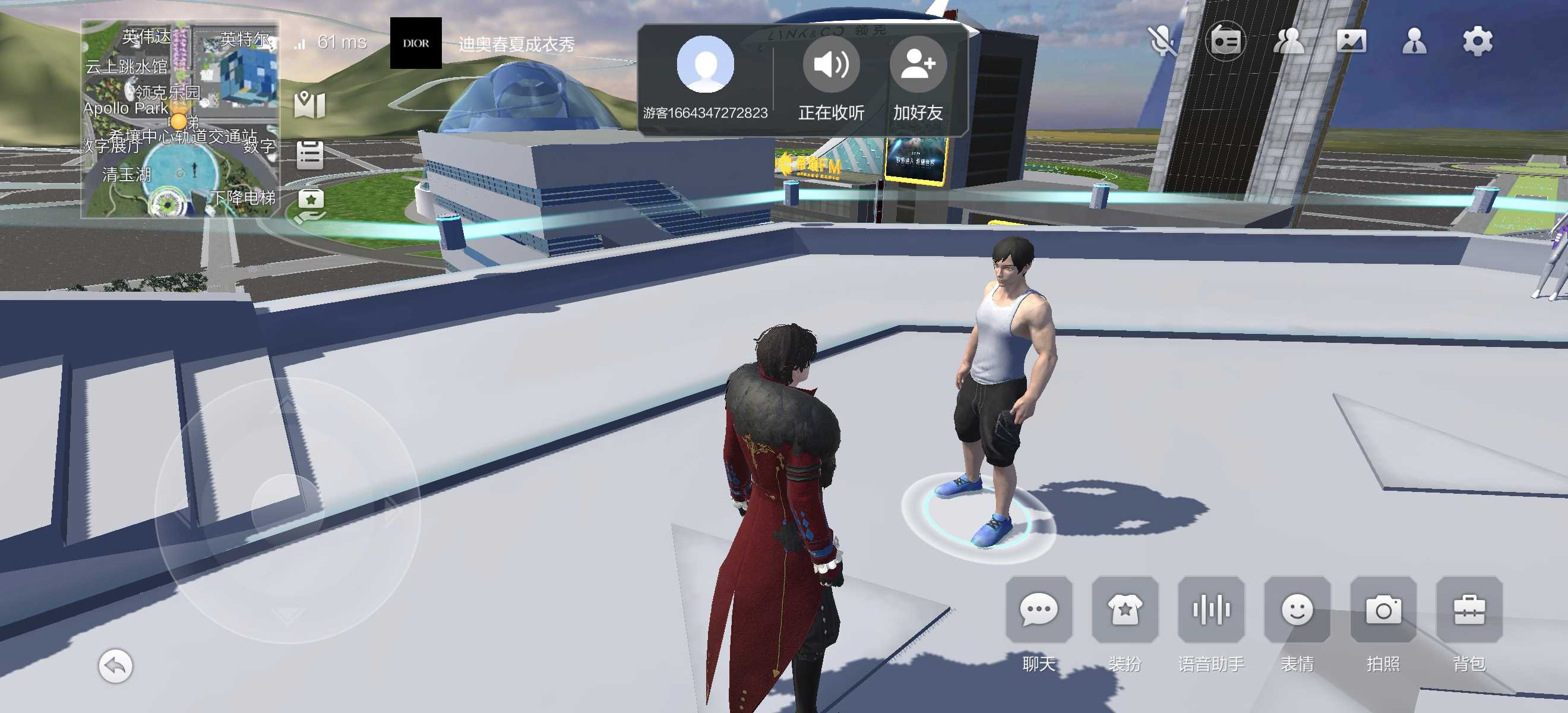Click the back arrow button
The height and width of the screenshot is (713, 1568).
click(x=115, y=666)
